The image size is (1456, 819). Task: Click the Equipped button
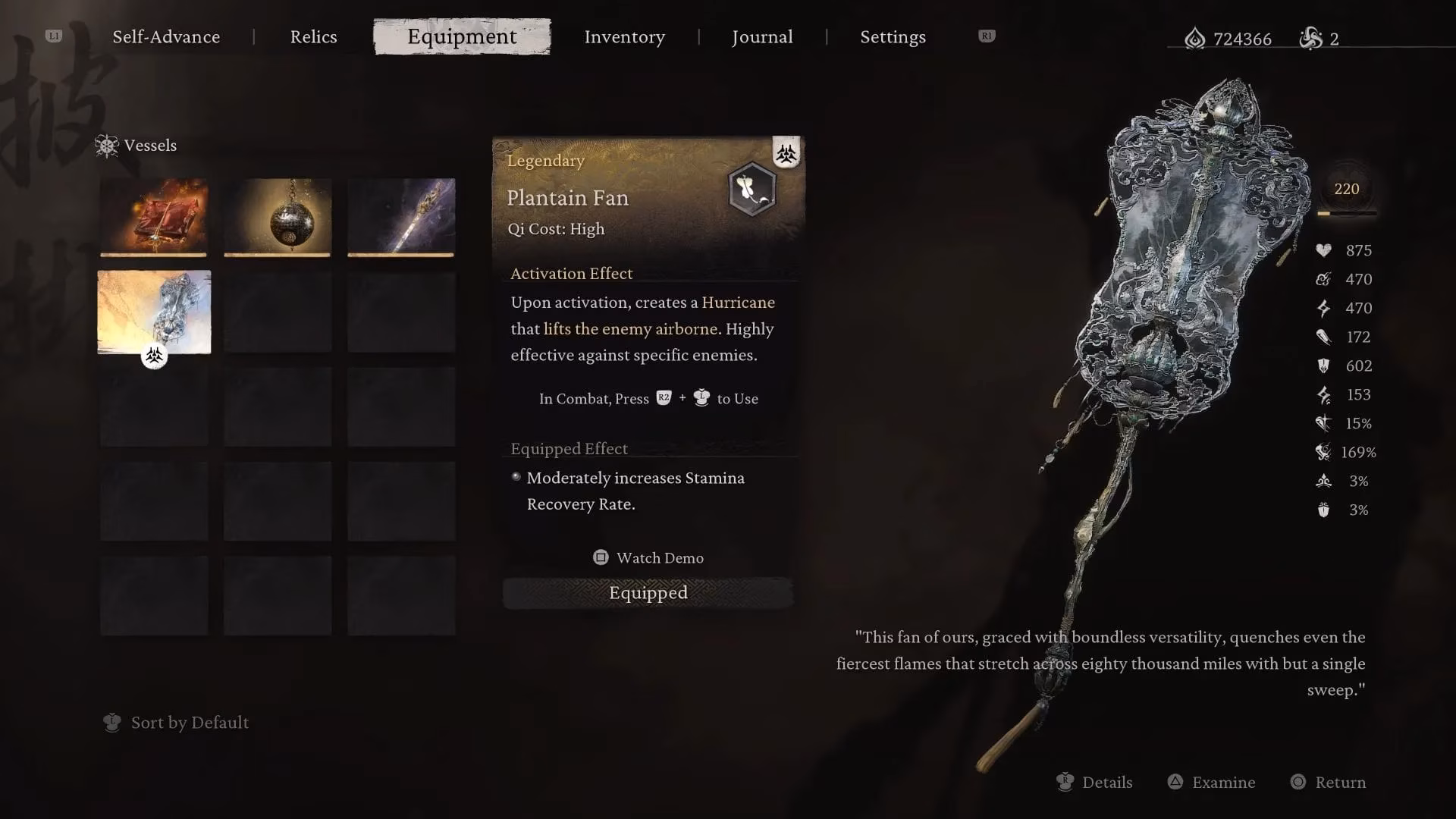(x=648, y=592)
